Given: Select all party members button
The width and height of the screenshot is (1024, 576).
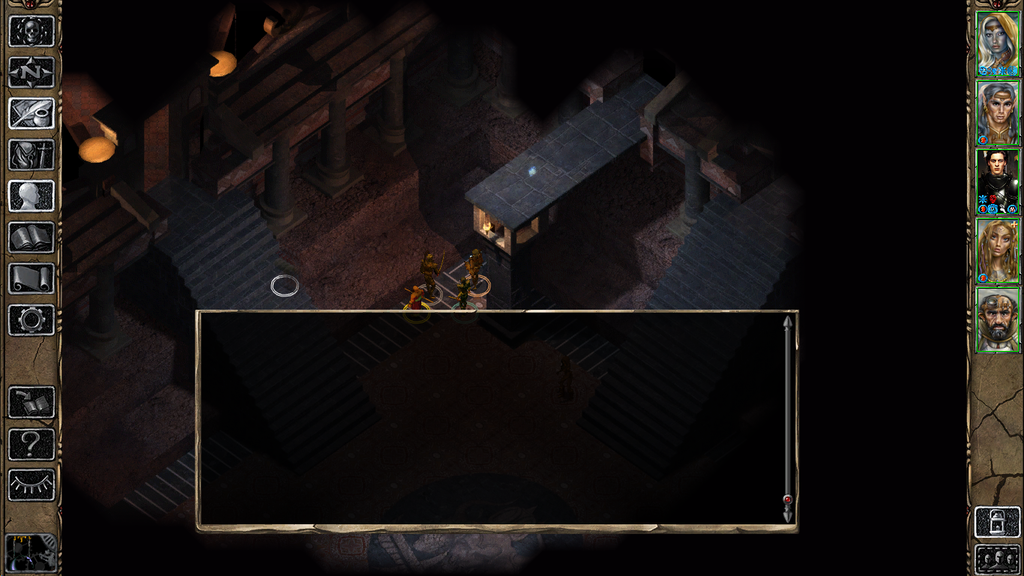Looking at the screenshot, I should tap(997, 558).
